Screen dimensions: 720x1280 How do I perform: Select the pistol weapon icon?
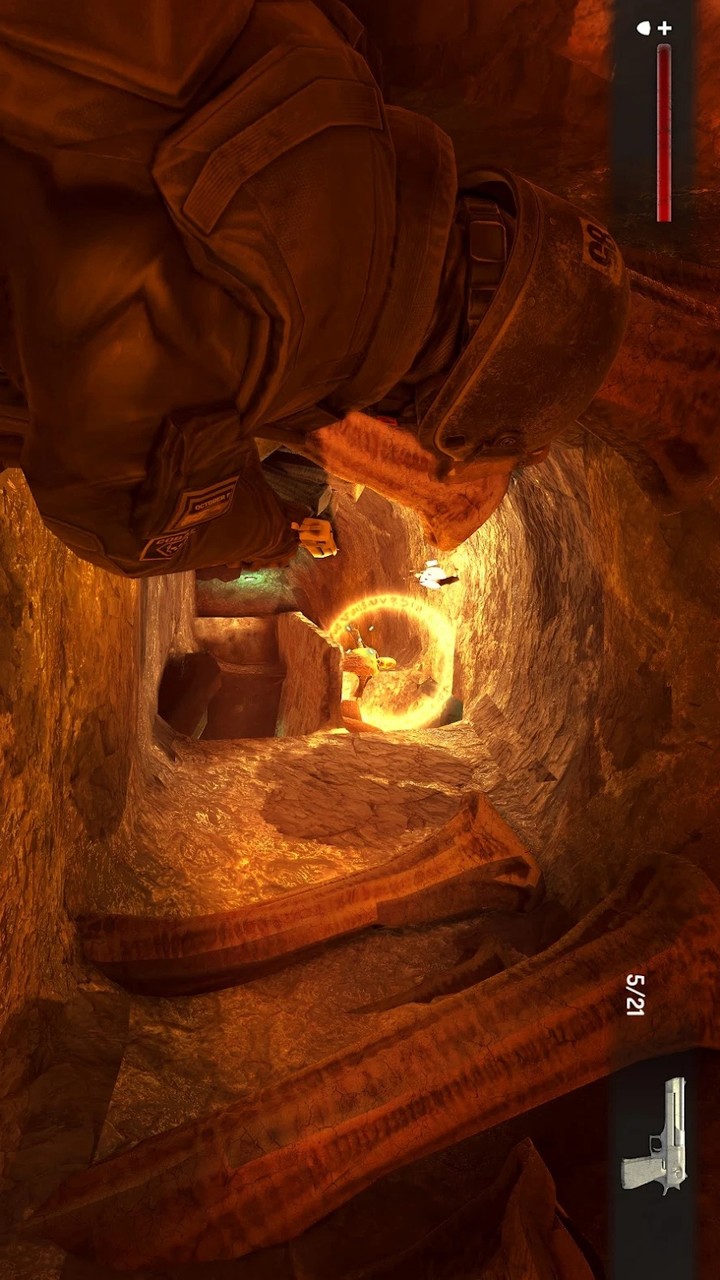point(656,1135)
